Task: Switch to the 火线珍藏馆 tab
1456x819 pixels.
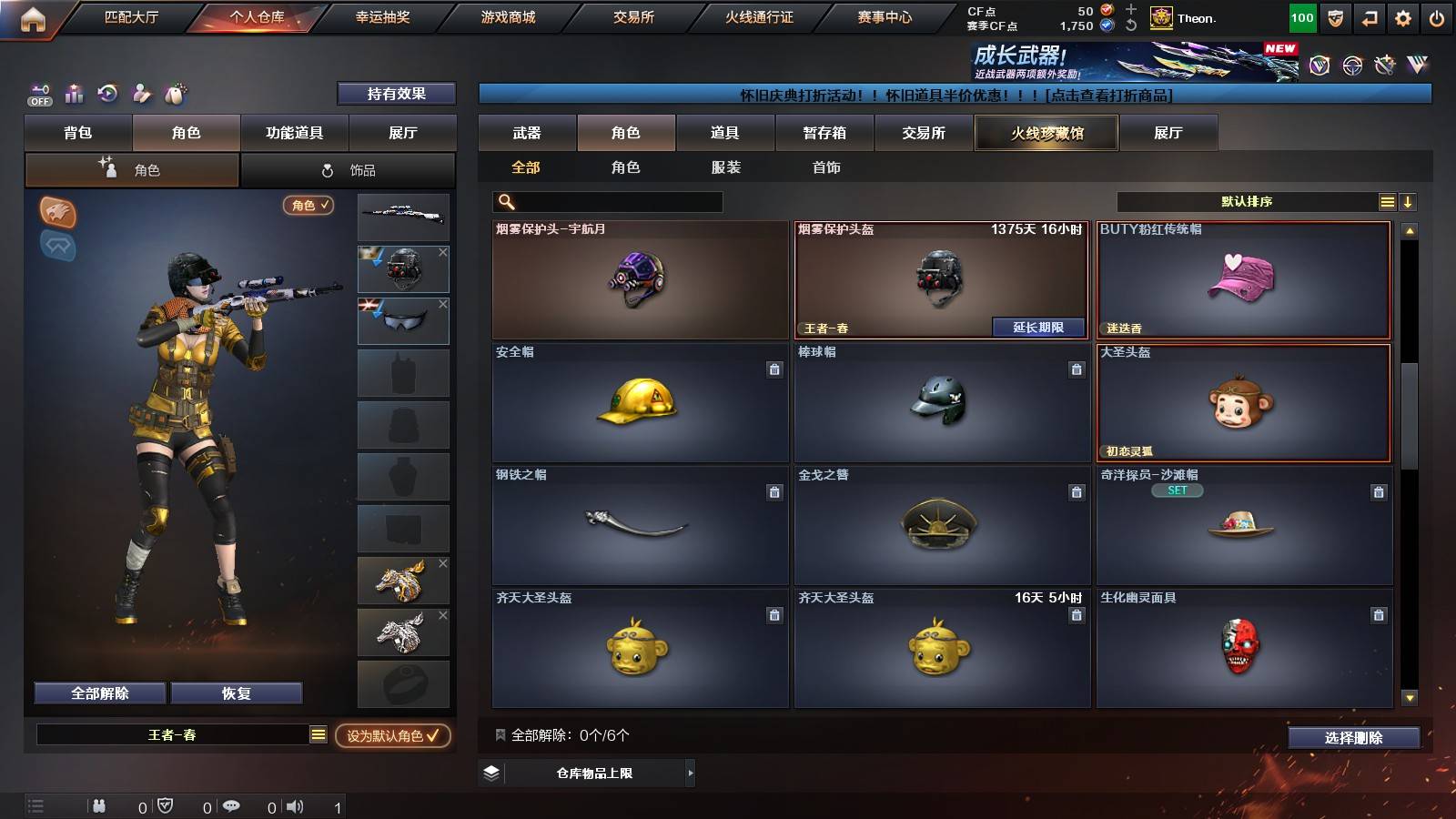Action: point(1046,133)
